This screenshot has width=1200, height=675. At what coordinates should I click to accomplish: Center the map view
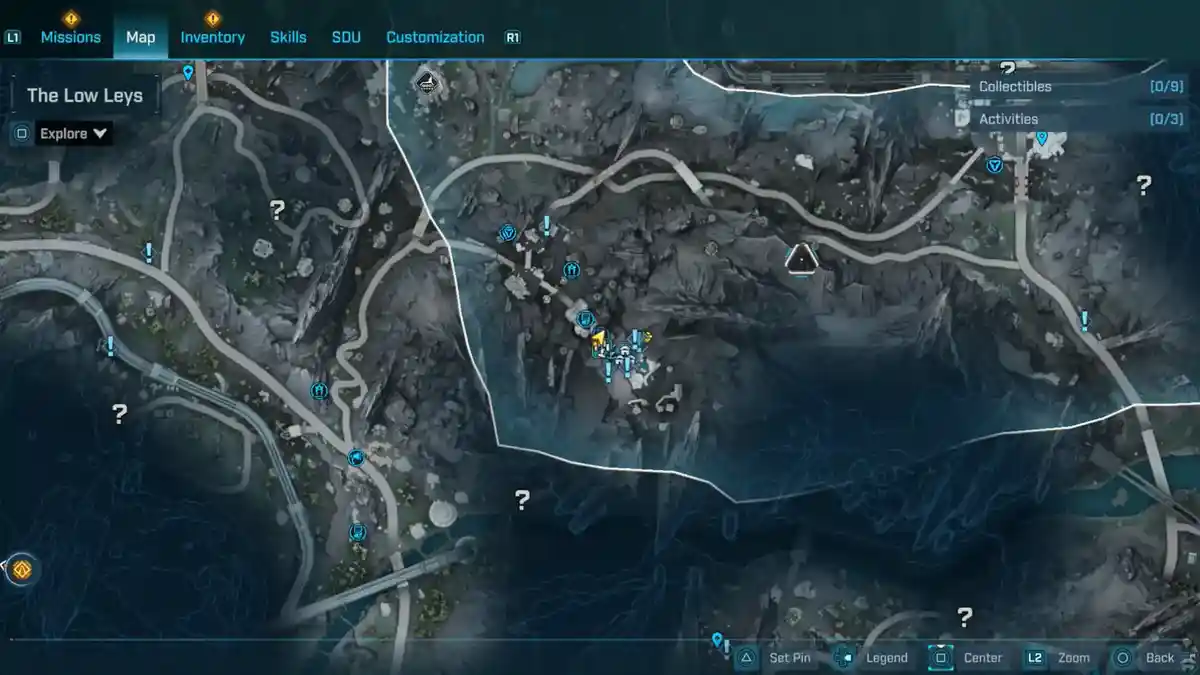pos(968,658)
